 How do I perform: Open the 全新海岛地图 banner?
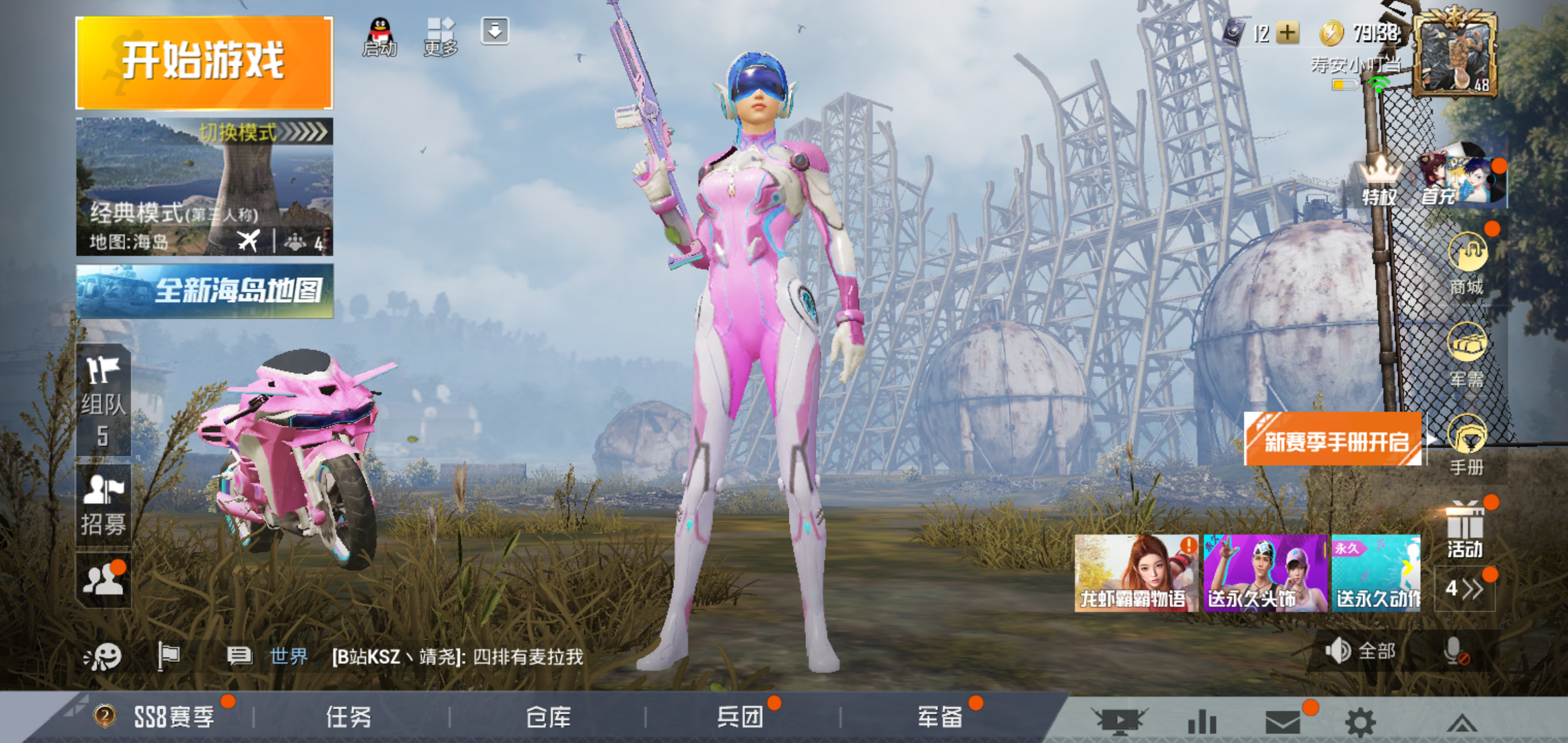click(x=204, y=291)
